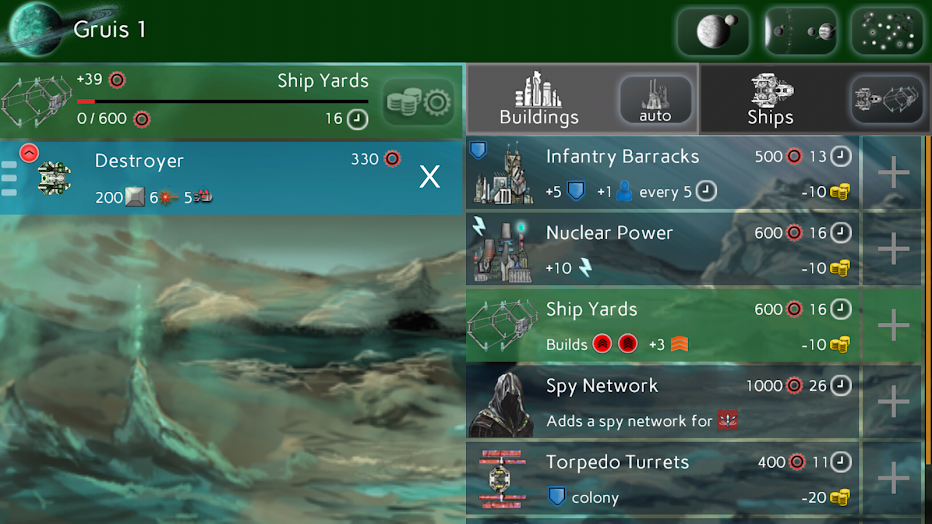This screenshot has height=524, width=932.
Task: Click the coins and gear buy production button
Action: 420,102
